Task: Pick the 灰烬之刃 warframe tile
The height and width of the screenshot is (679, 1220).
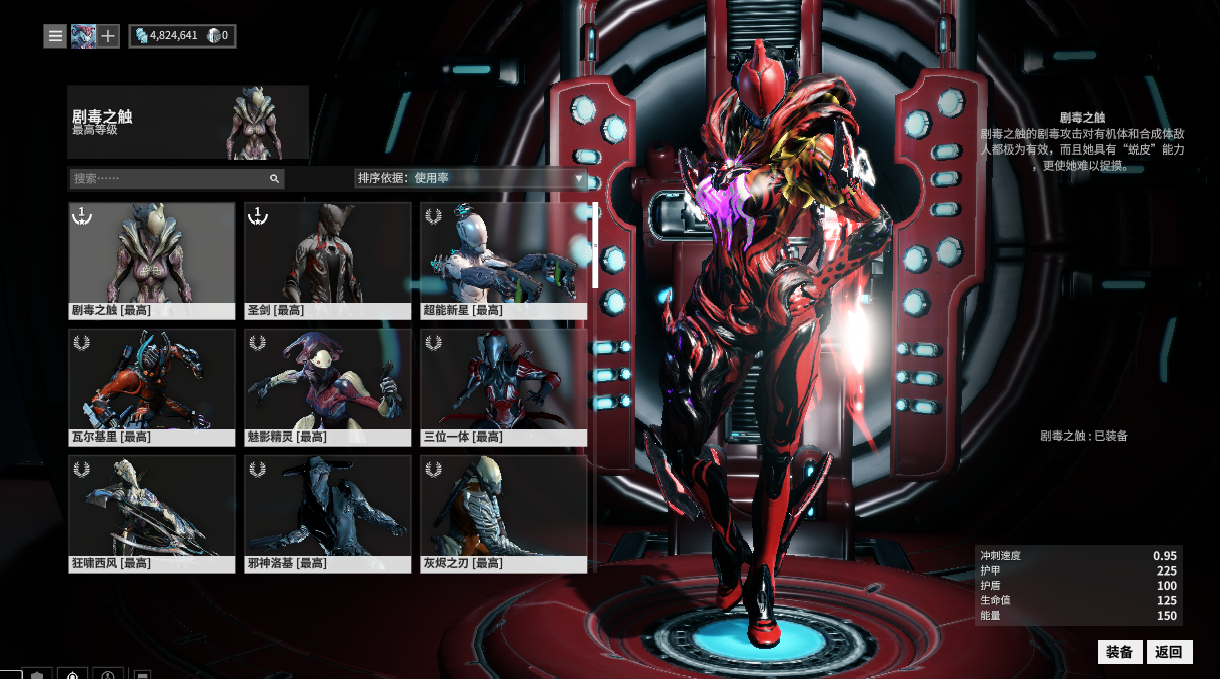Action: click(x=504, y=513)
